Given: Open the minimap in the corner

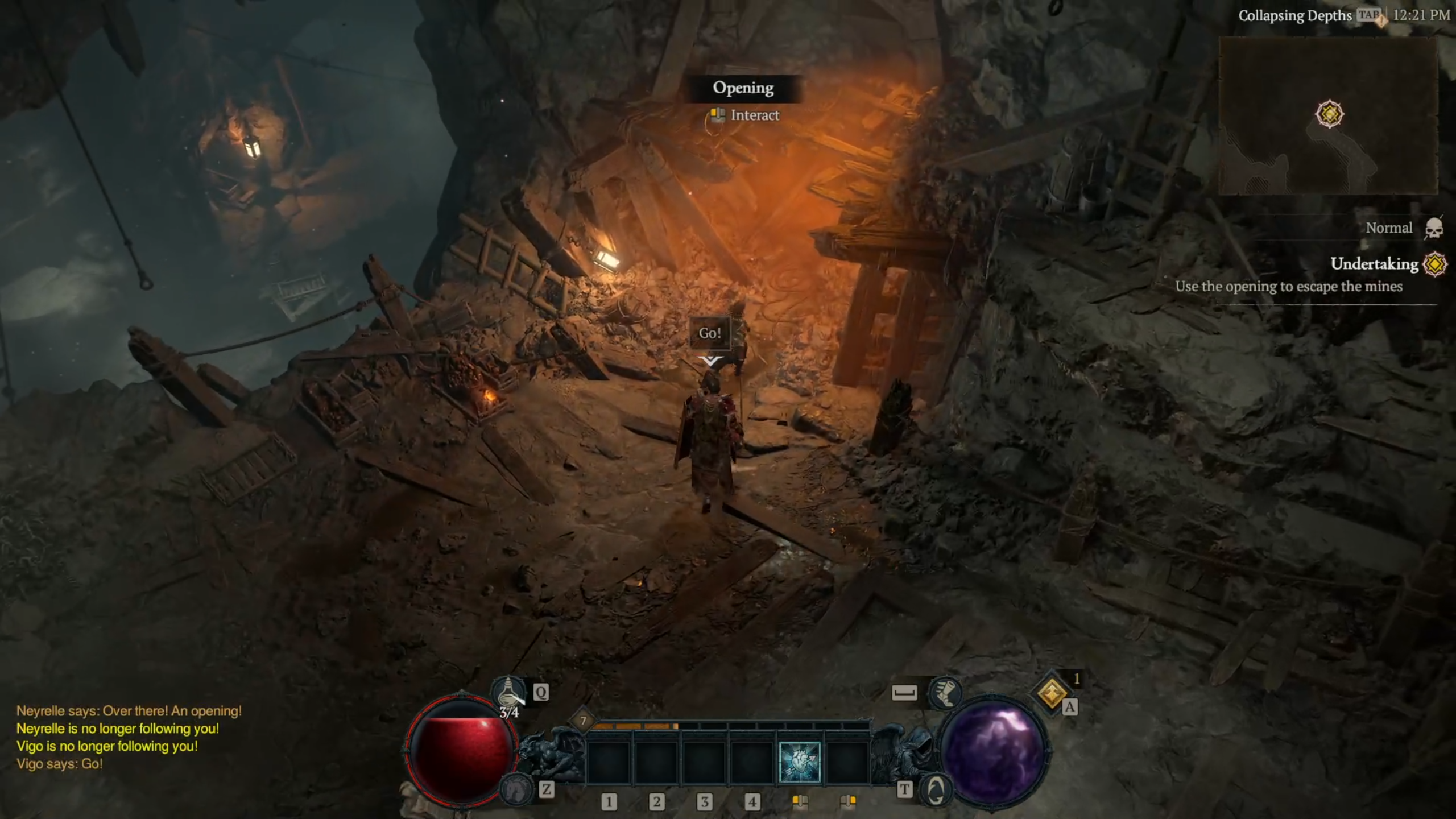Looking at the screenshot, I should pyautogui.click(x=1329, y=117).
